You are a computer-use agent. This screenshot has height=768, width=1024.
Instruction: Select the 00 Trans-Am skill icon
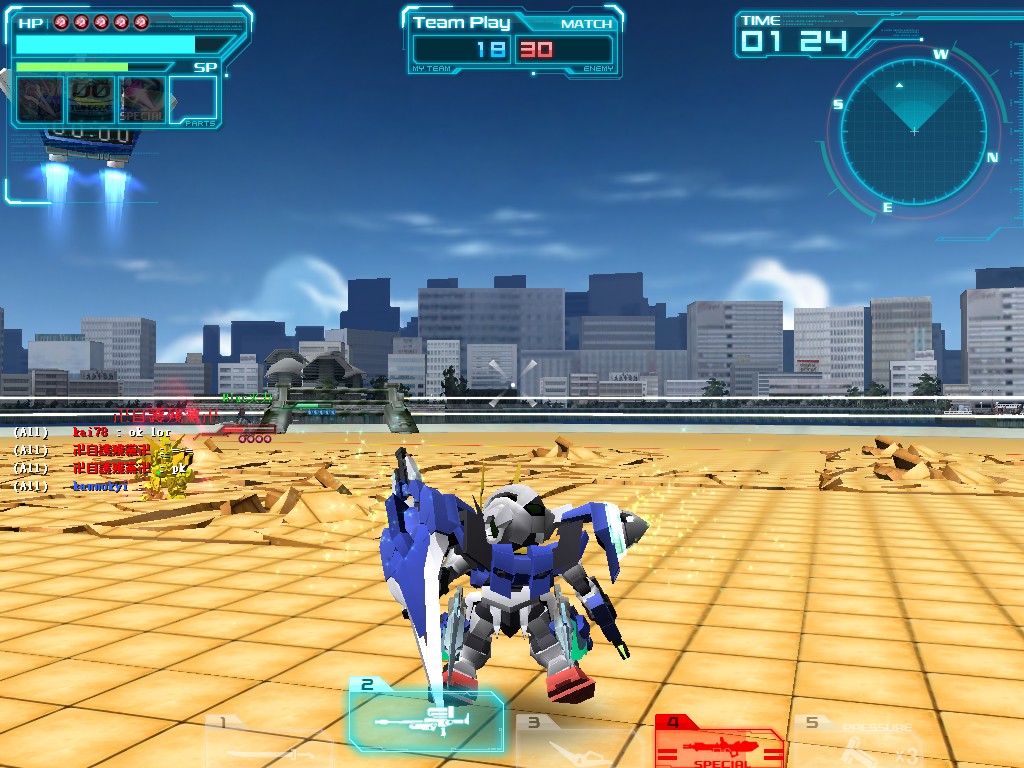pos(90,100)
